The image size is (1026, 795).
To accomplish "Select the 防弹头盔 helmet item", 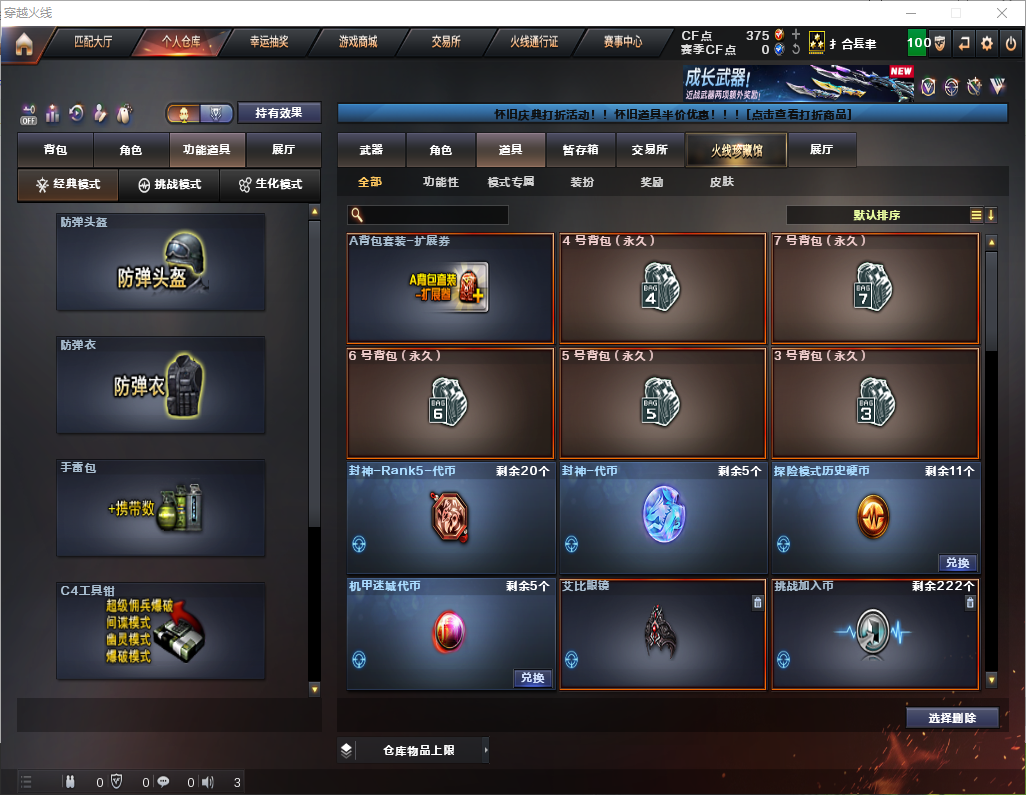I will [161, 261].
